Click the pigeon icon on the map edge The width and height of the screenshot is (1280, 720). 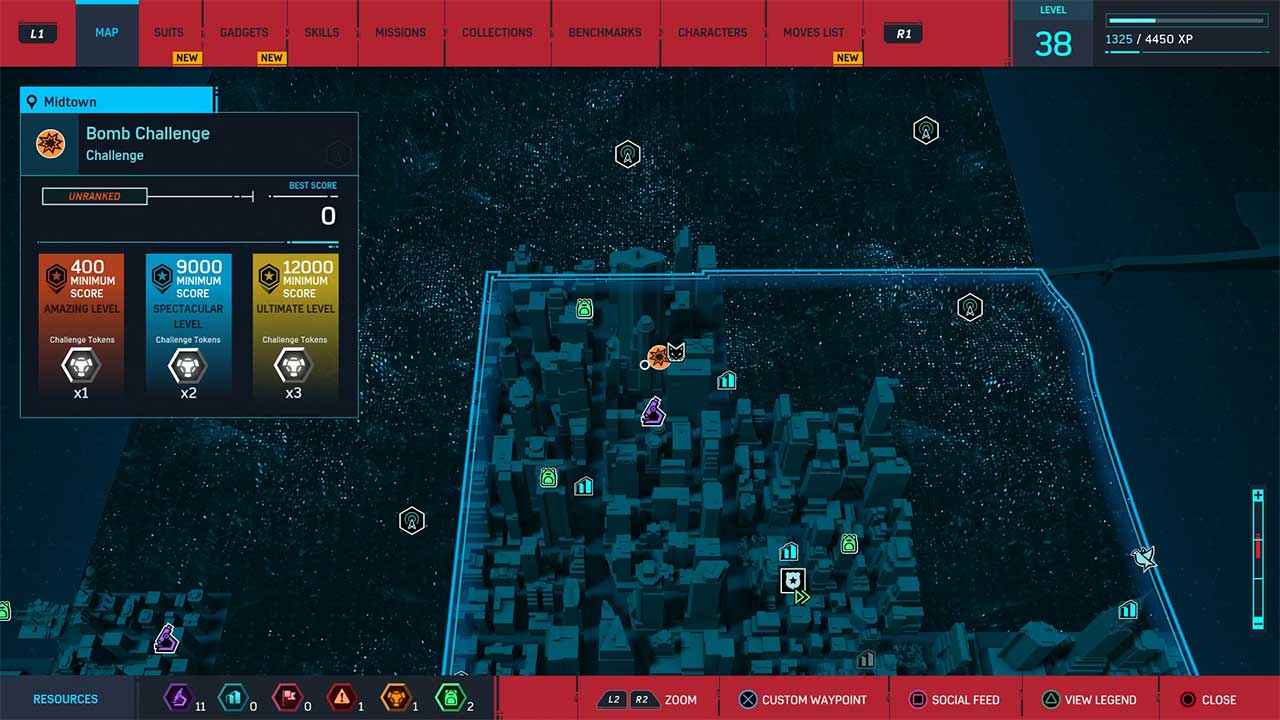(x=1142, y=558)
